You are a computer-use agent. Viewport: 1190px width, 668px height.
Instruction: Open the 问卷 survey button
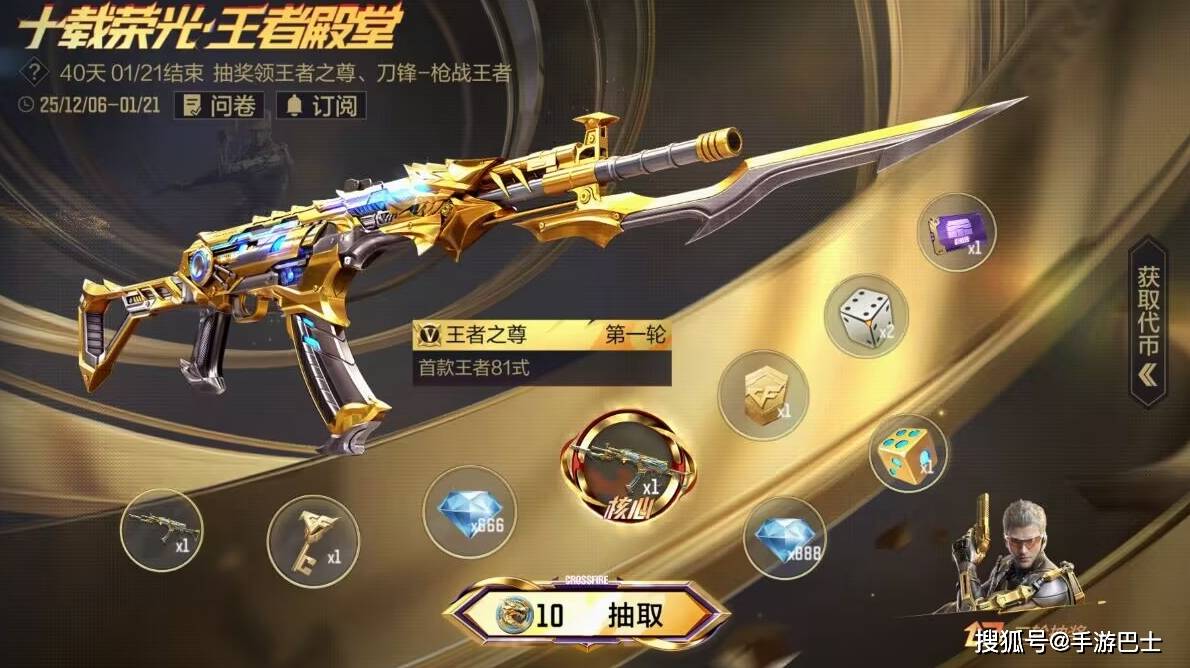(219, 105)
